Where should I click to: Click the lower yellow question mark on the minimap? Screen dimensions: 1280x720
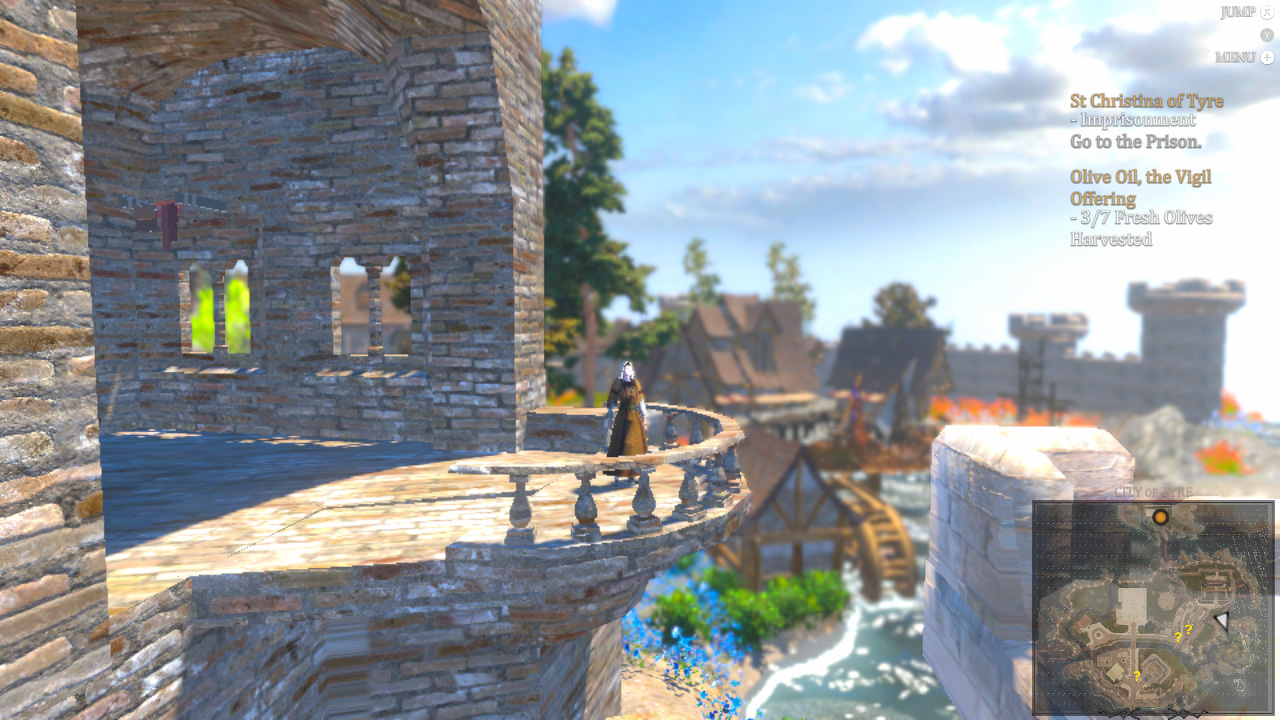click(1137, 675)
